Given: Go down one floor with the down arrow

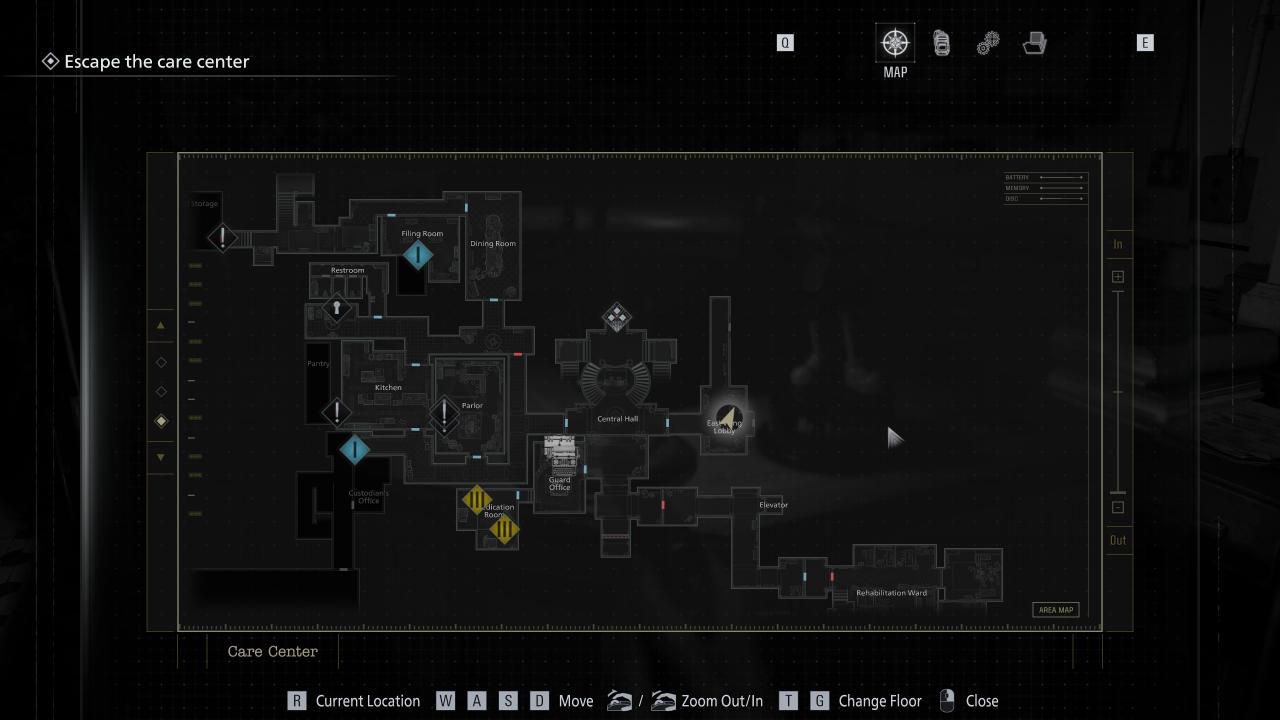Looking at the screenshot, I should pyautogui.click(x=160, y=457).
